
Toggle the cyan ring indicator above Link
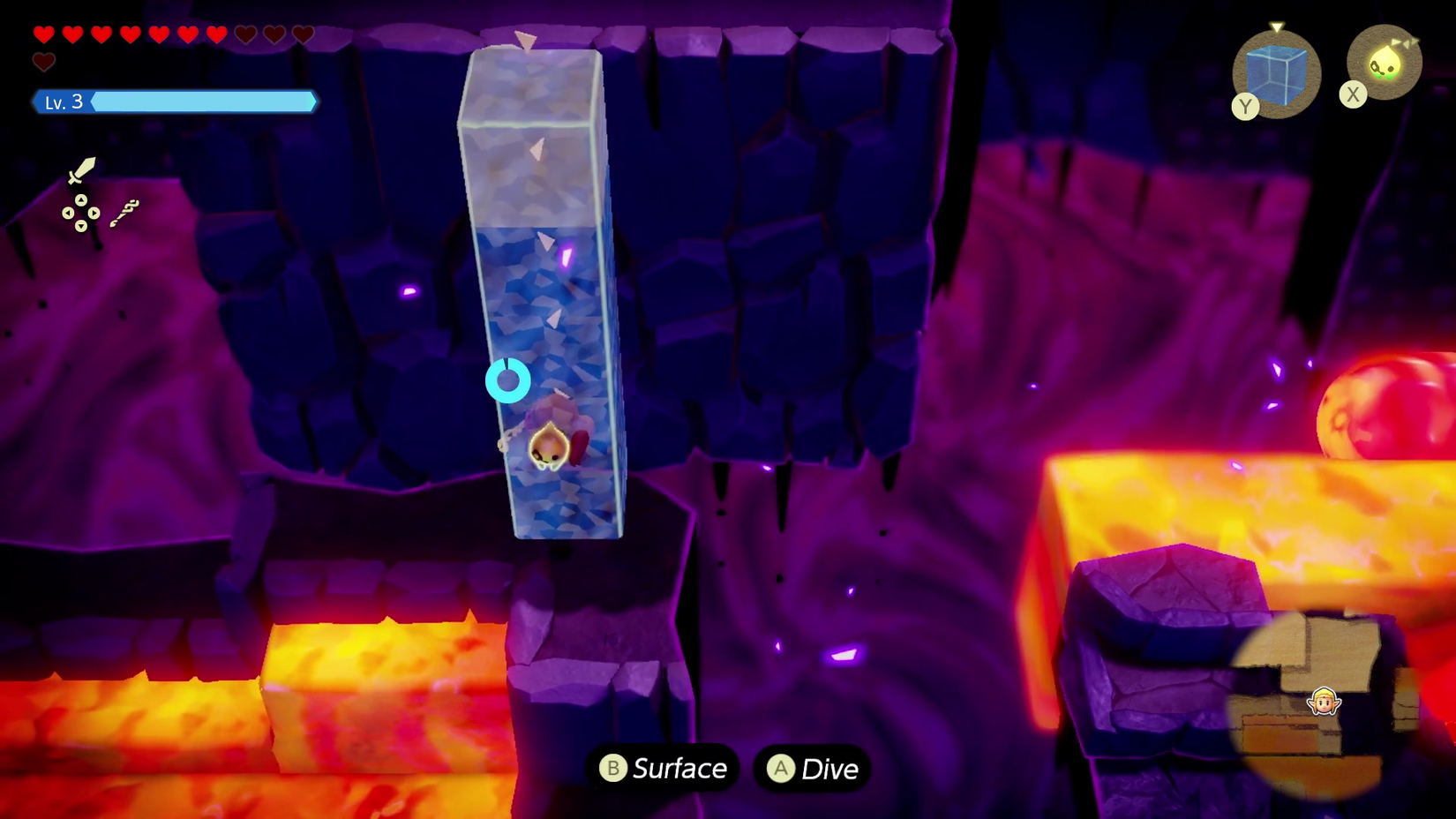coord(509,380)
